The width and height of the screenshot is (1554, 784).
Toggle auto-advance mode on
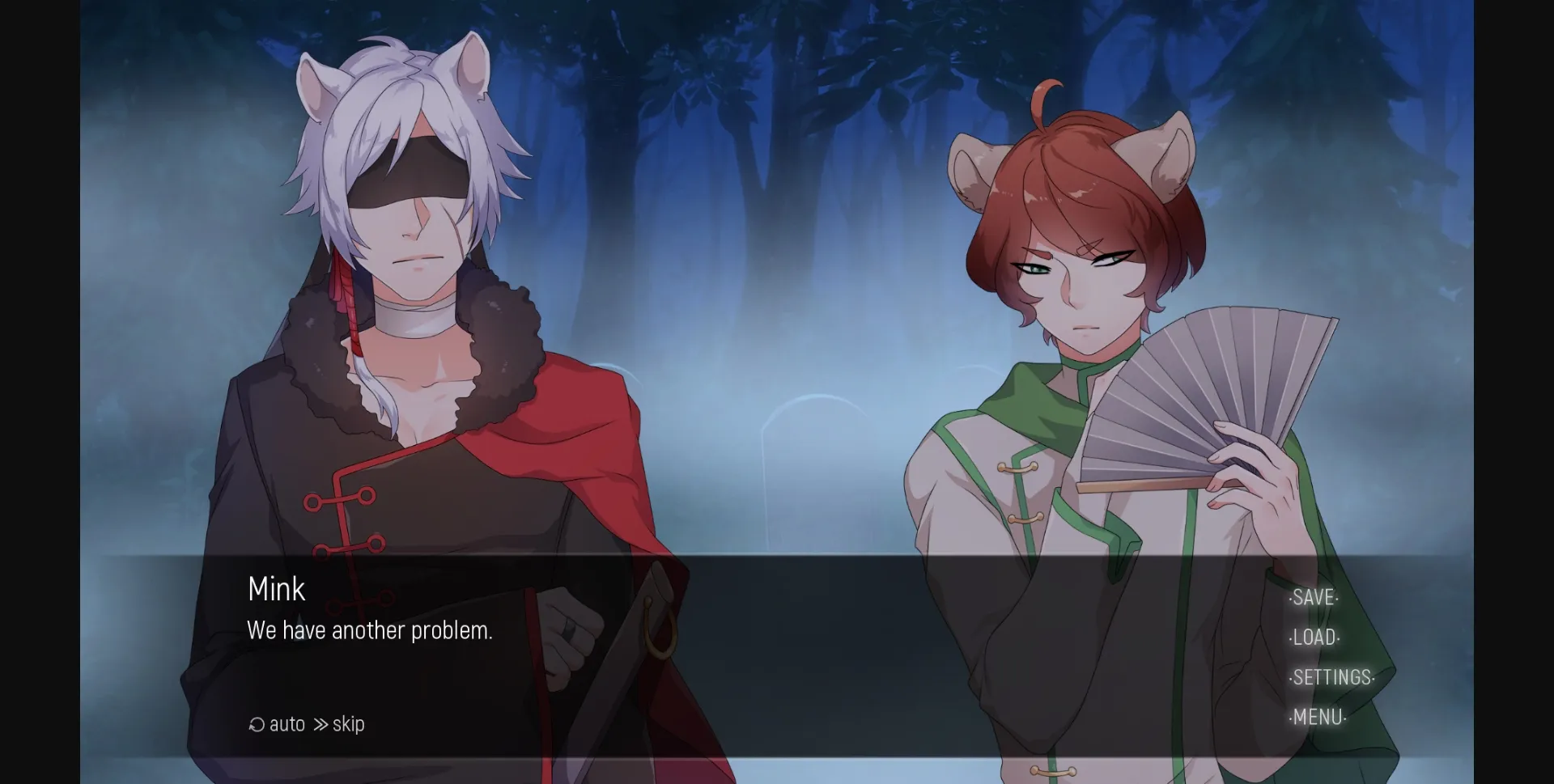[278, 723]
